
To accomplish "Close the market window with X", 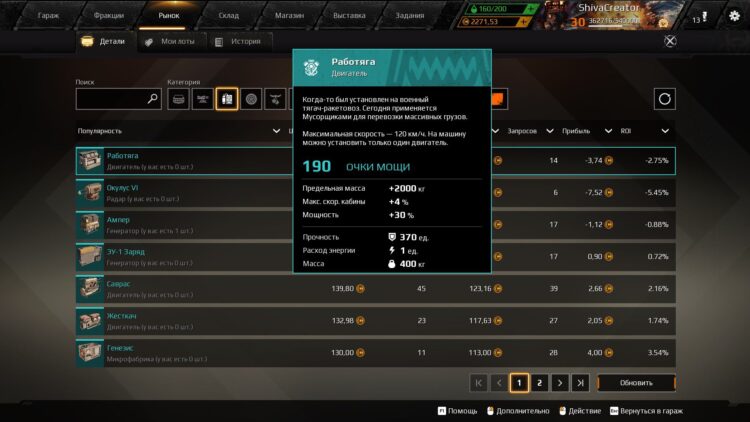I will pyautogui.click(x=670, y=41).
